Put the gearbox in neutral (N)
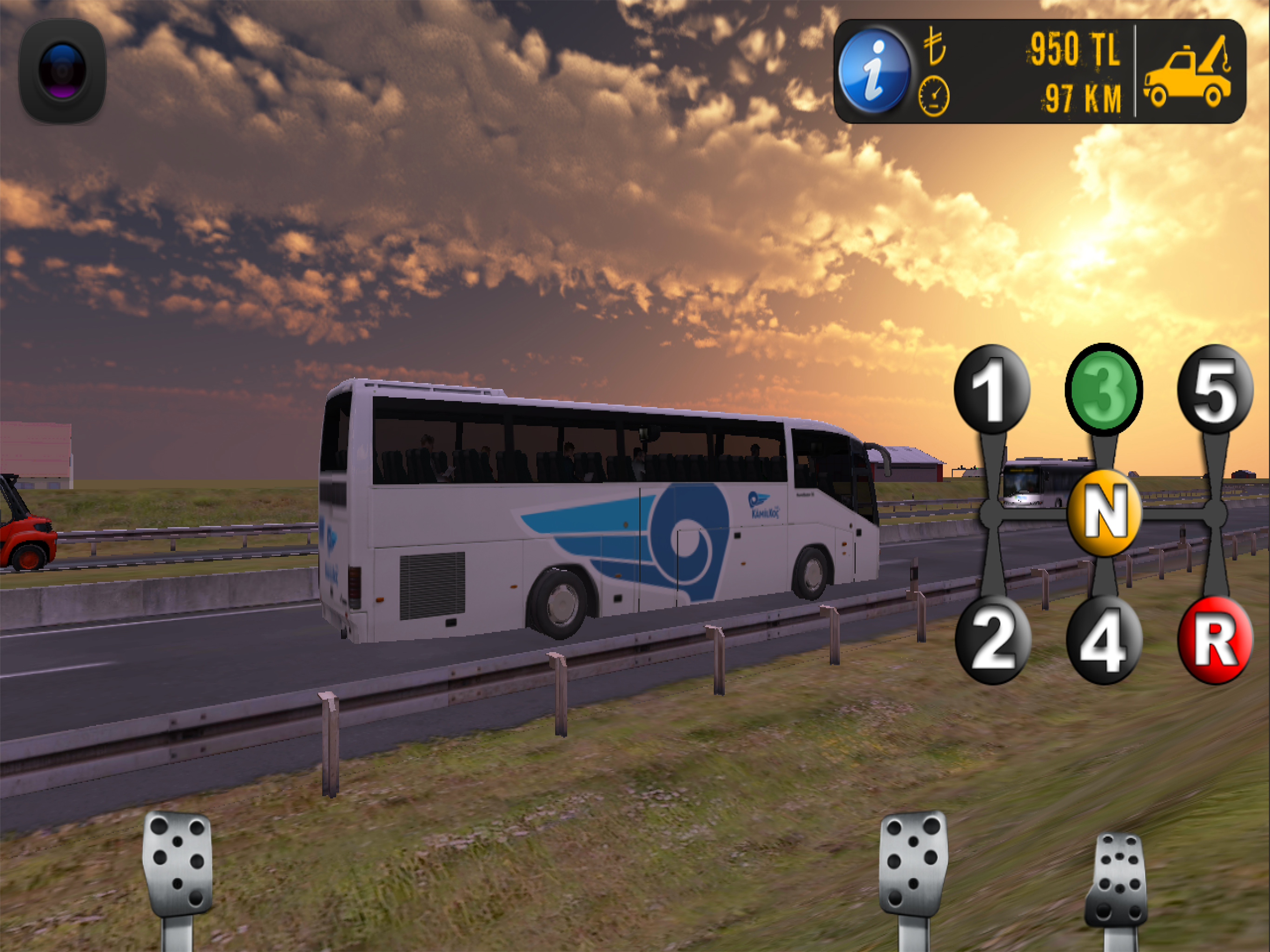This screenshot has width=1270, height=952. [1104, 513]
